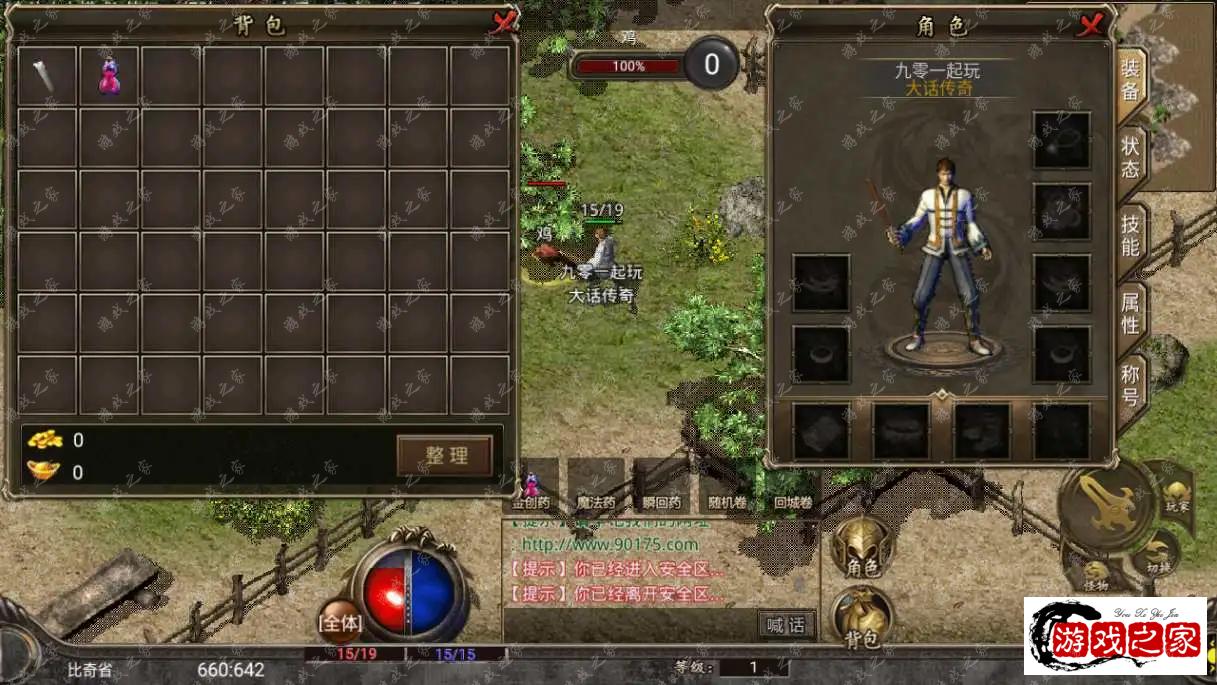Activate the 随机卷 quick slot
The width and height of the screenshot is (1217, 685).
pos(724,485)
